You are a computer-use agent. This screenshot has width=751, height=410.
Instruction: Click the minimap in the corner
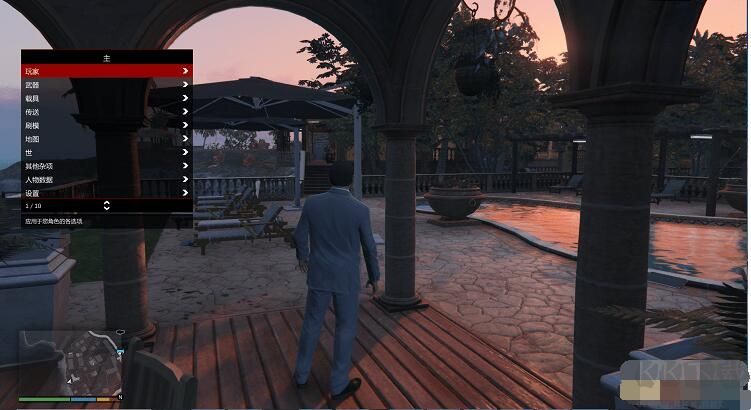[68, 363]
